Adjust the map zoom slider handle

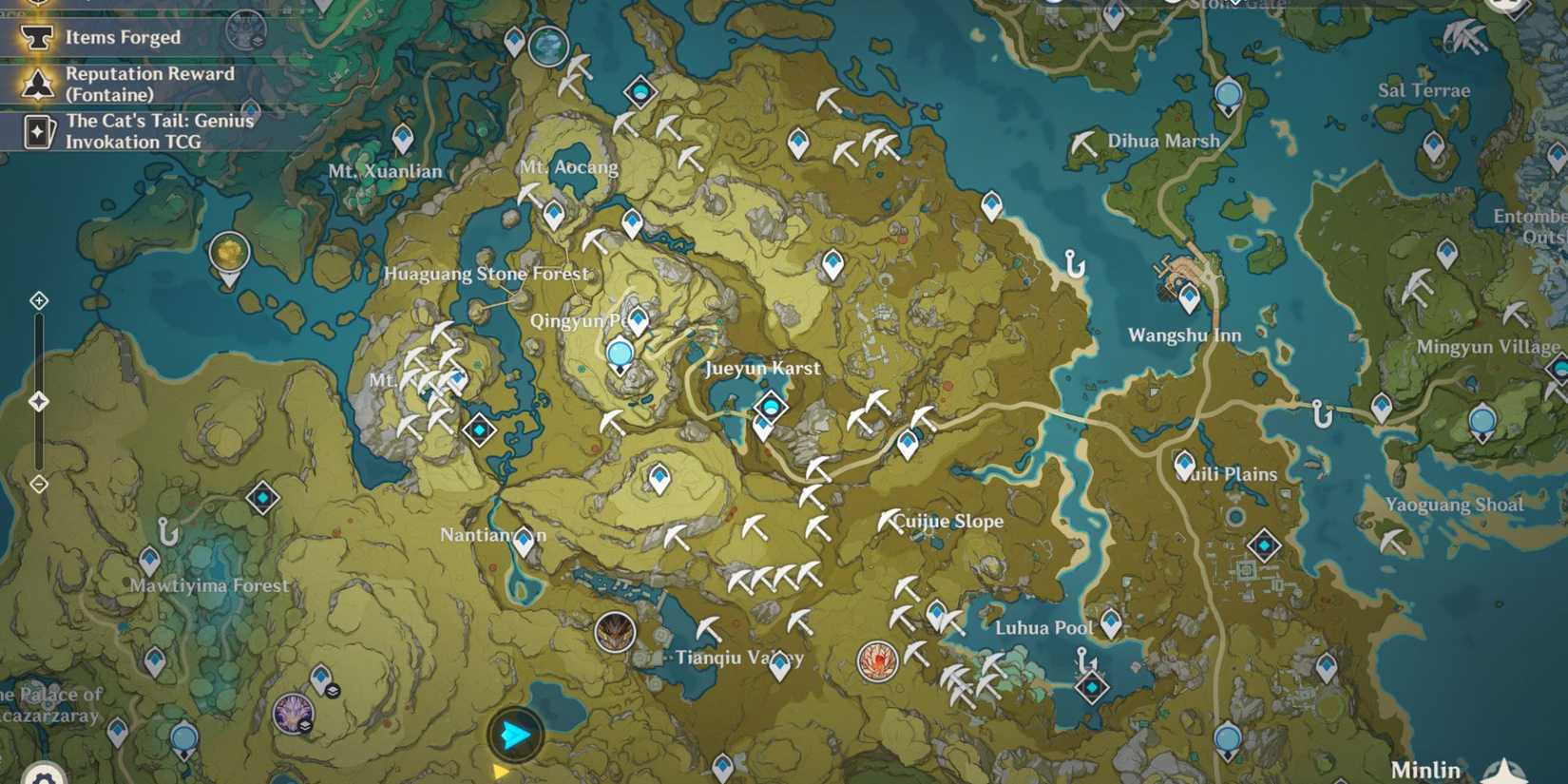pos(38,400)
